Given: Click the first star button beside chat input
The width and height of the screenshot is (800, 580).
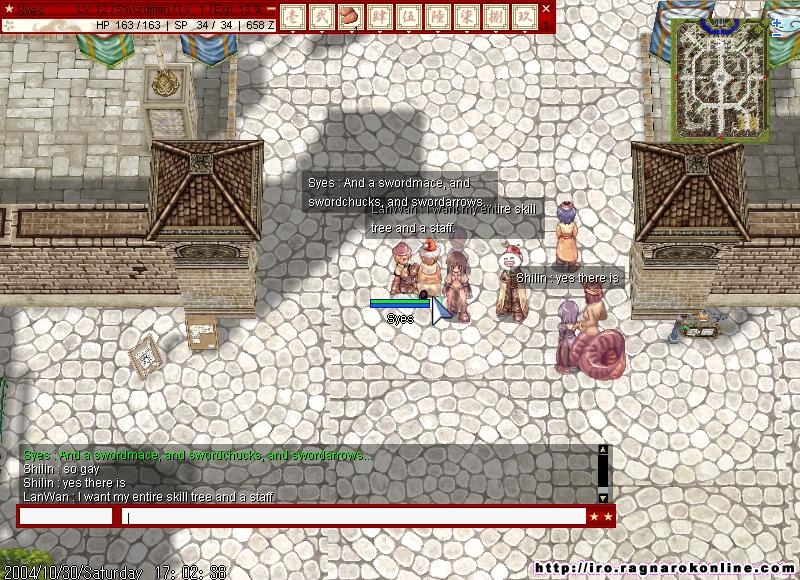Looking at the screenshot, I should tap(595, 516).
